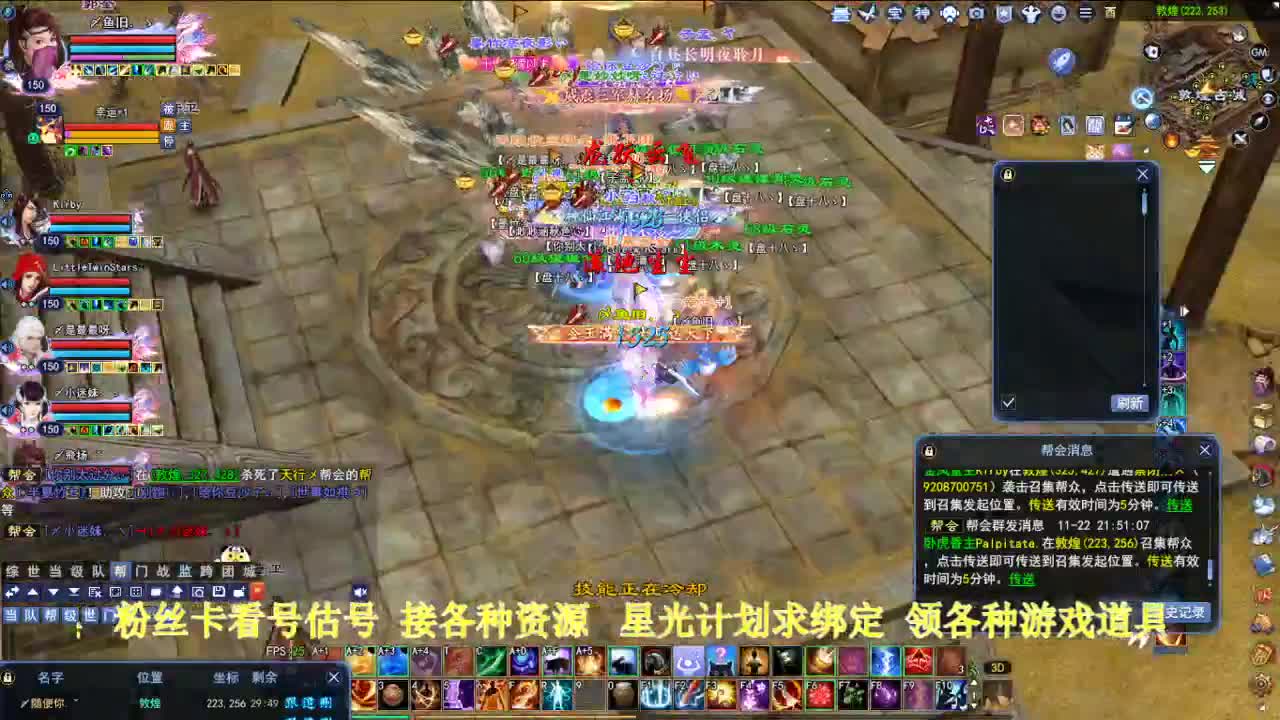The height and width of the screenshot is (720, 1280).
Task: Open the hamburger menu icon in top toolbar
Action: 1087,13
